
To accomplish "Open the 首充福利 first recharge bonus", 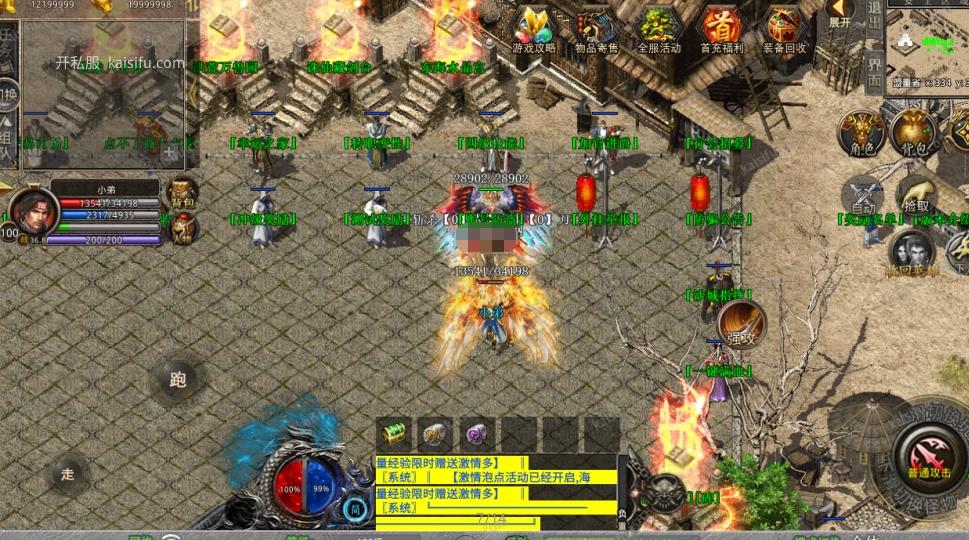I will pos(720,29).
